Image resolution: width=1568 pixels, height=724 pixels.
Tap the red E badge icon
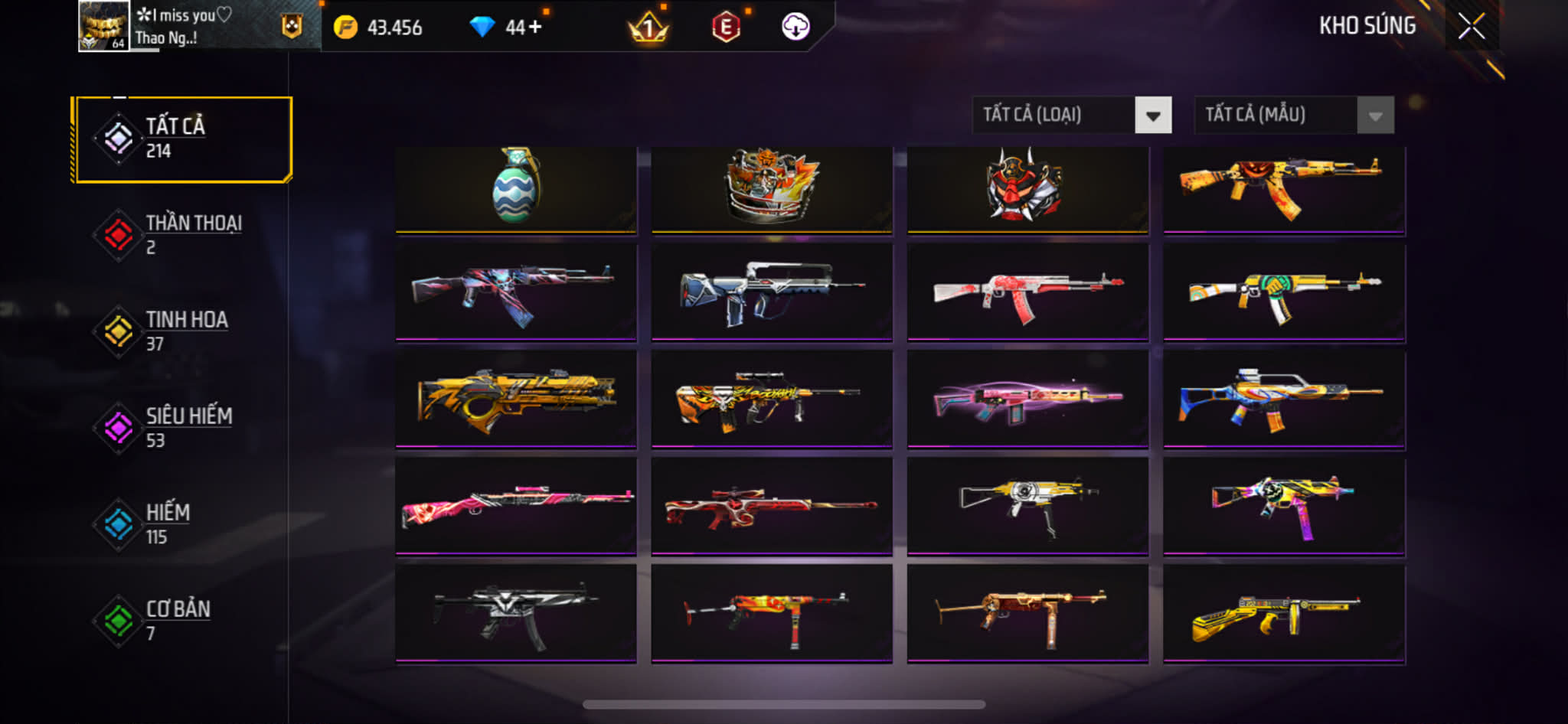point(726,28)
